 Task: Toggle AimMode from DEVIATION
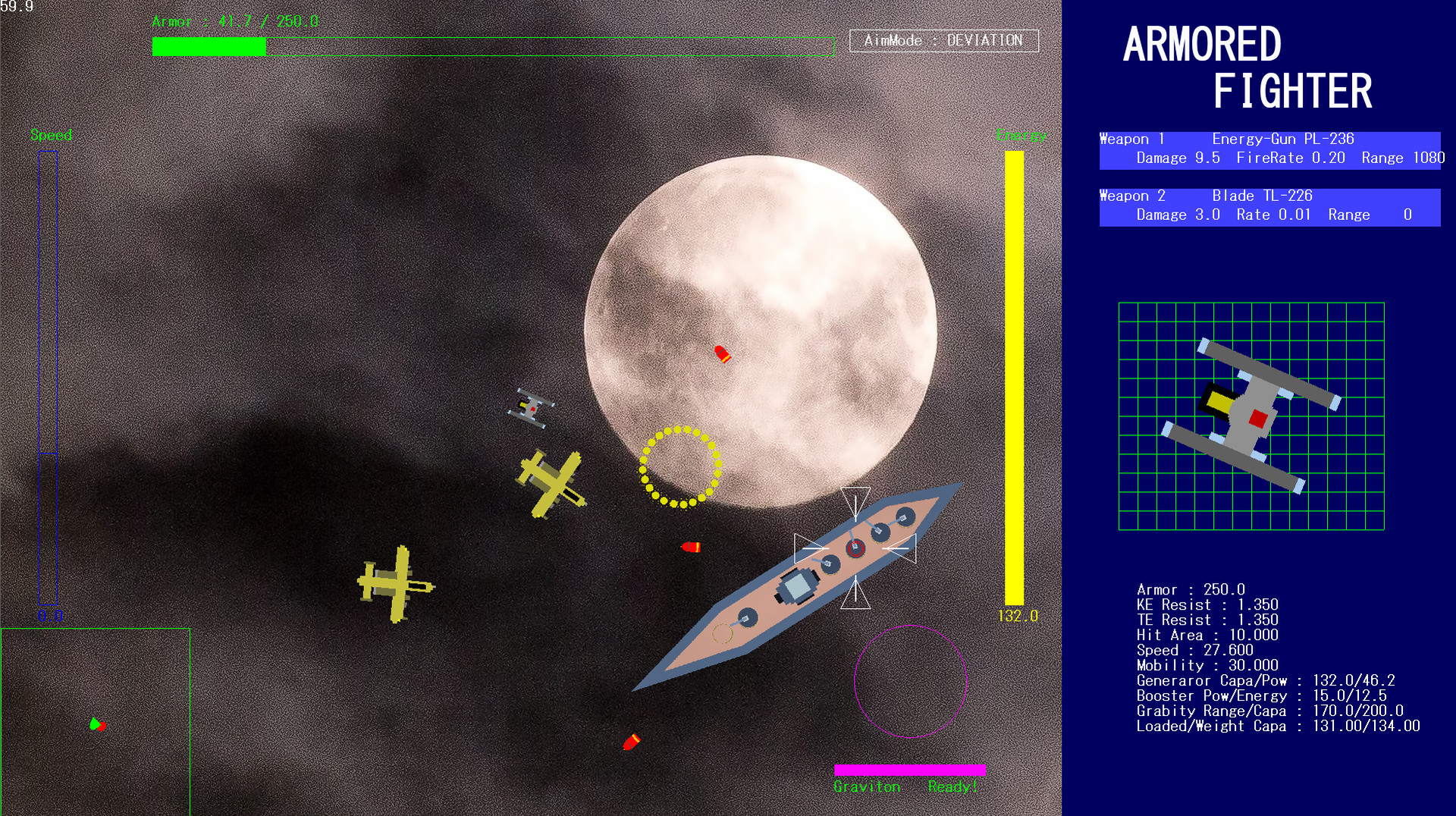[943, 41]
